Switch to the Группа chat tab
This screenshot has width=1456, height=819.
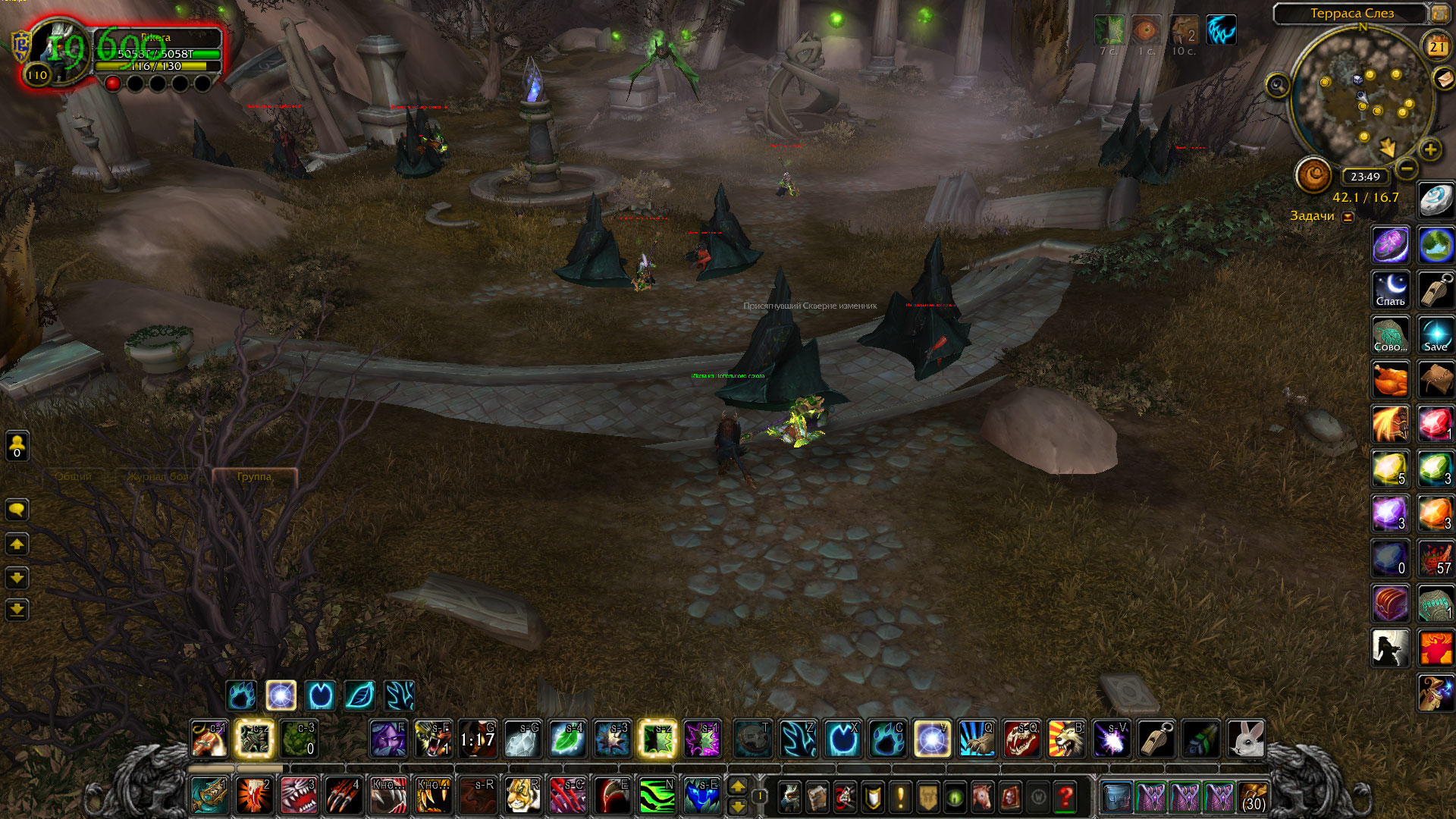[254, 476]
